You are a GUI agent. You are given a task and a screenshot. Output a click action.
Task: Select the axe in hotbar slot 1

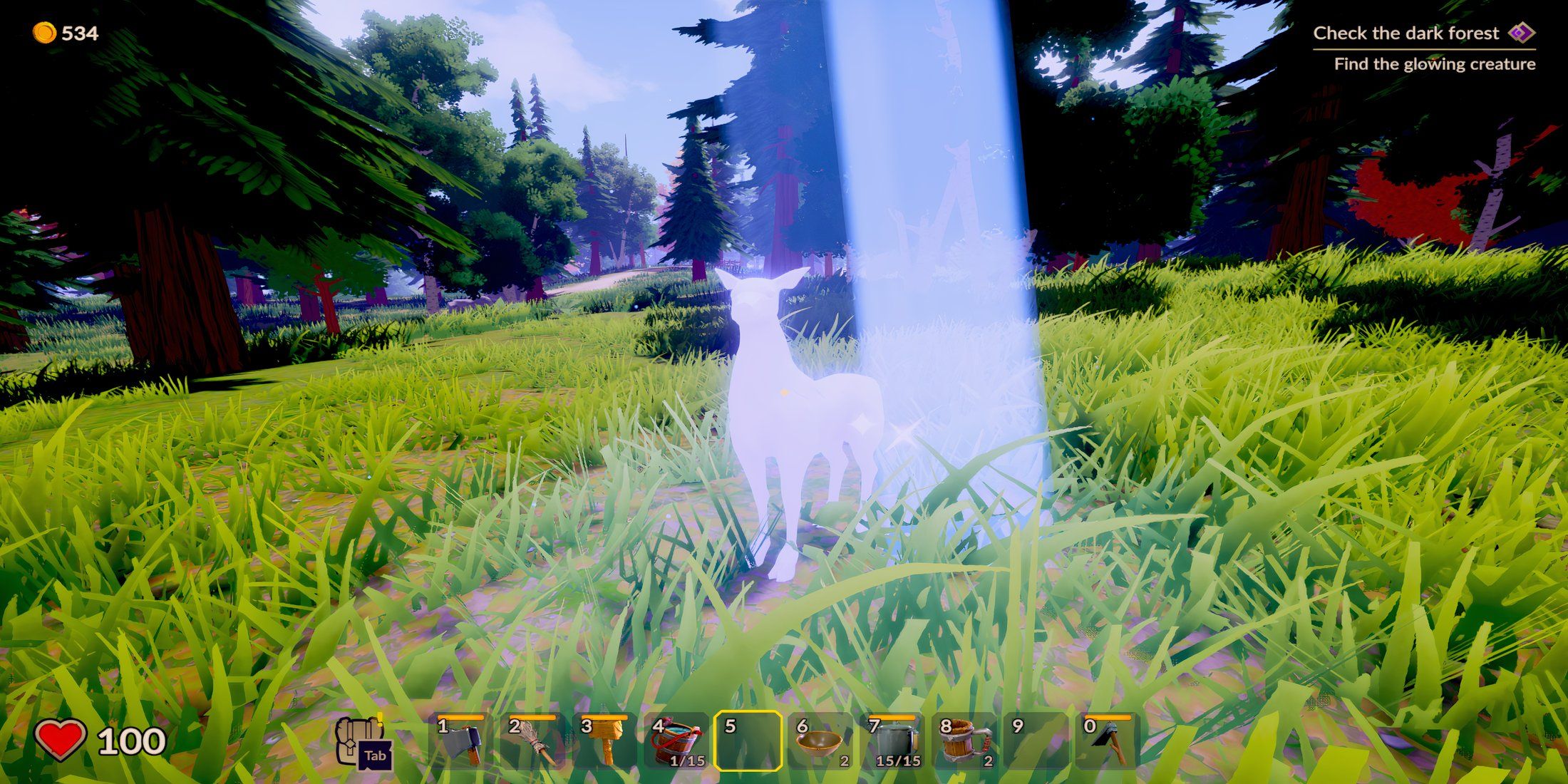(x=460, y=742)
